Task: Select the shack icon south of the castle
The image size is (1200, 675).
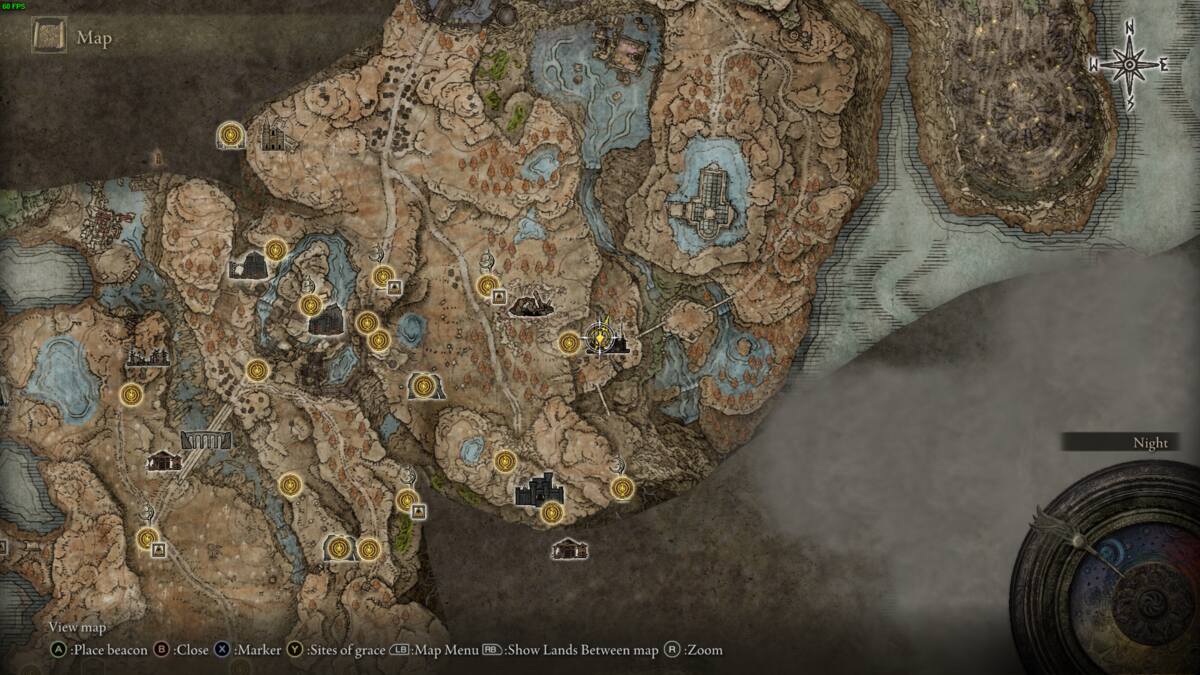Action: pyautogui.click(x=569, y=549)
